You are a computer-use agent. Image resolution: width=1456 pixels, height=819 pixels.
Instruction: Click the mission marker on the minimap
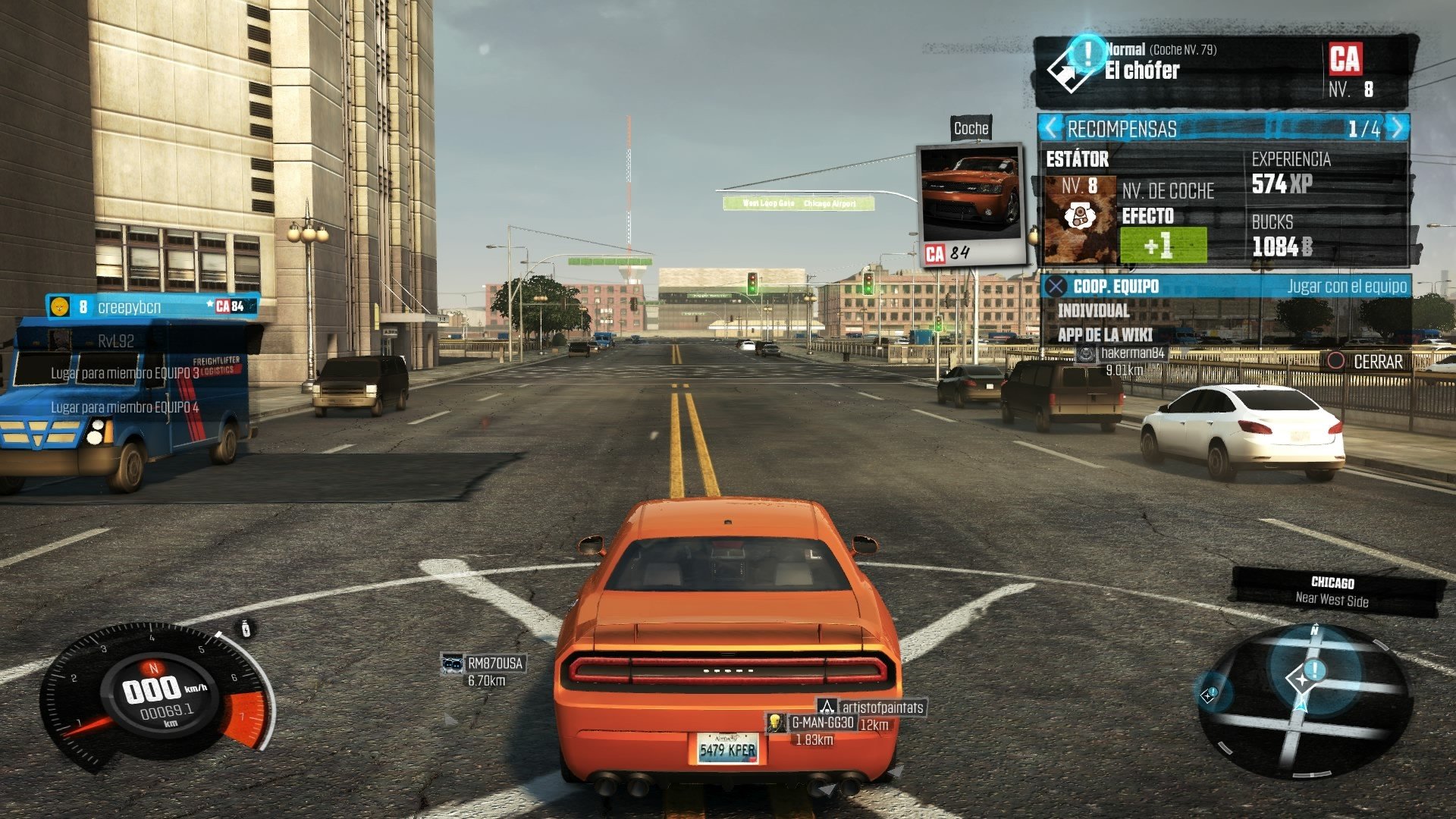[x=1313, y=671]
